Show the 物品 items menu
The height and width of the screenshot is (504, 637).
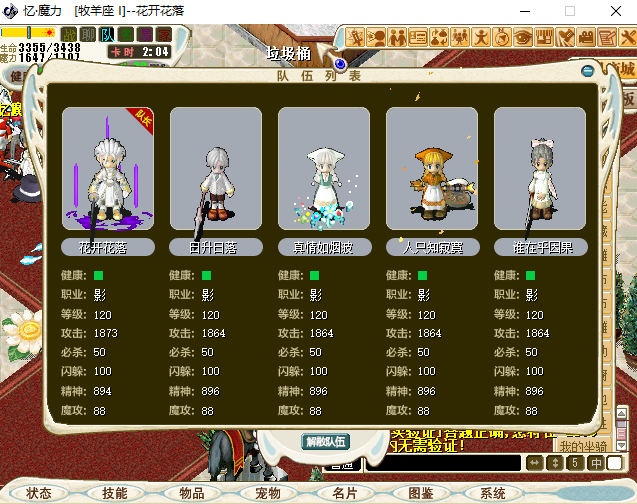tap(191, 493)
